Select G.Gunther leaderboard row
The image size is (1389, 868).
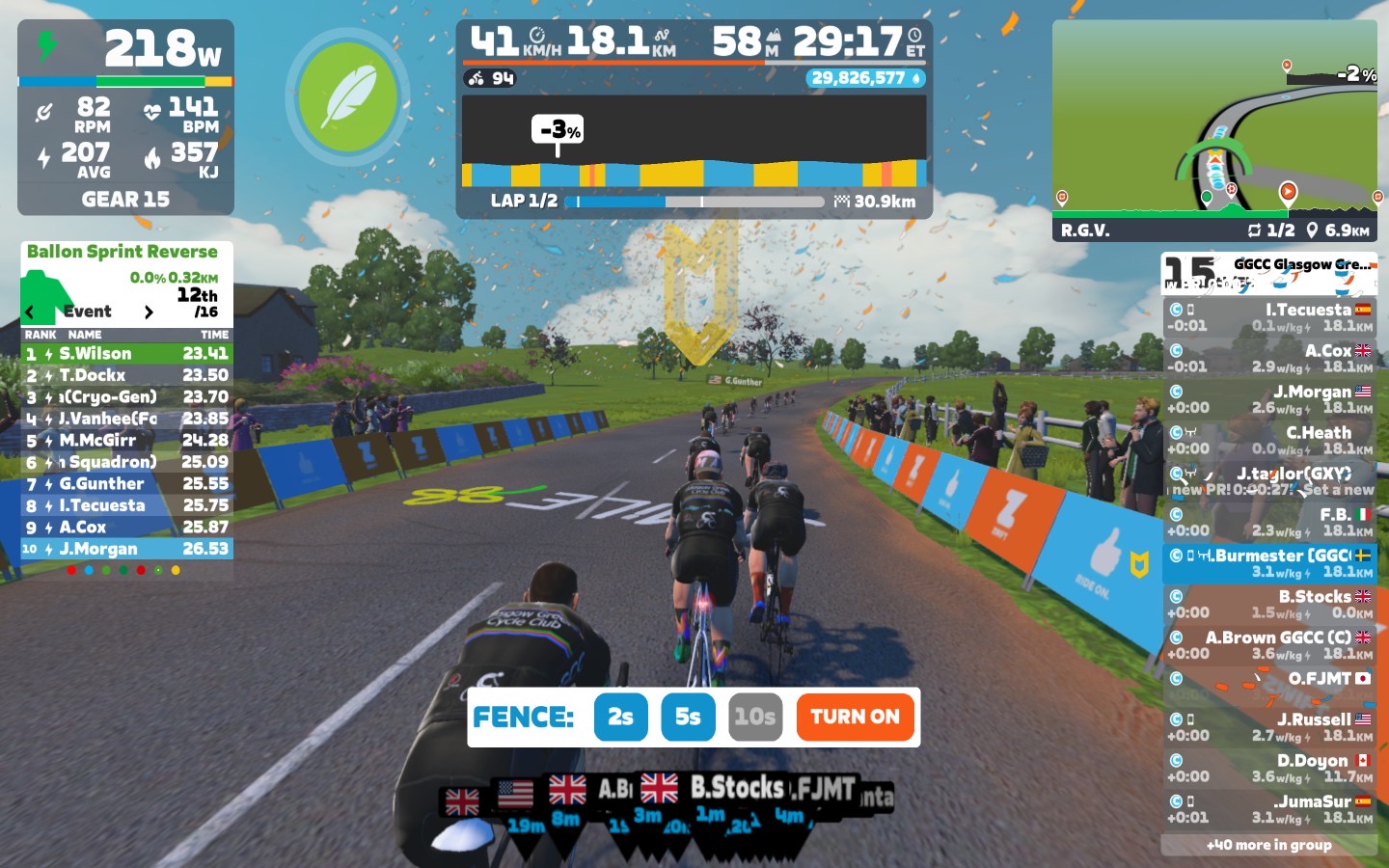(x=126, y=484)
